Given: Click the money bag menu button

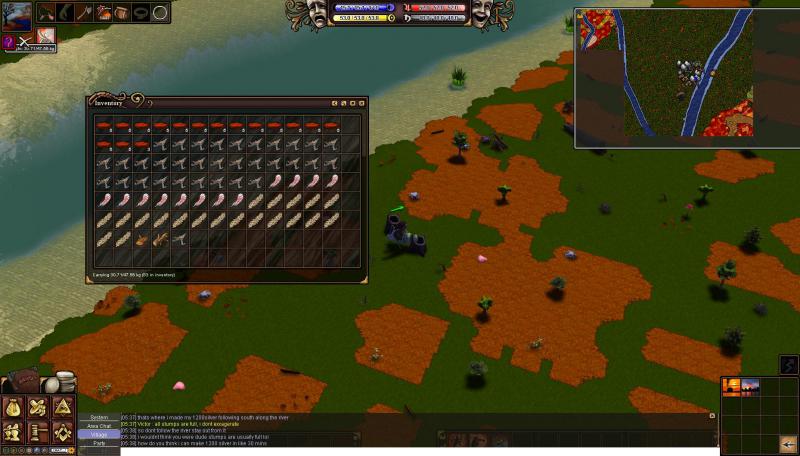Looking at the screenshot, I should 13,407.
